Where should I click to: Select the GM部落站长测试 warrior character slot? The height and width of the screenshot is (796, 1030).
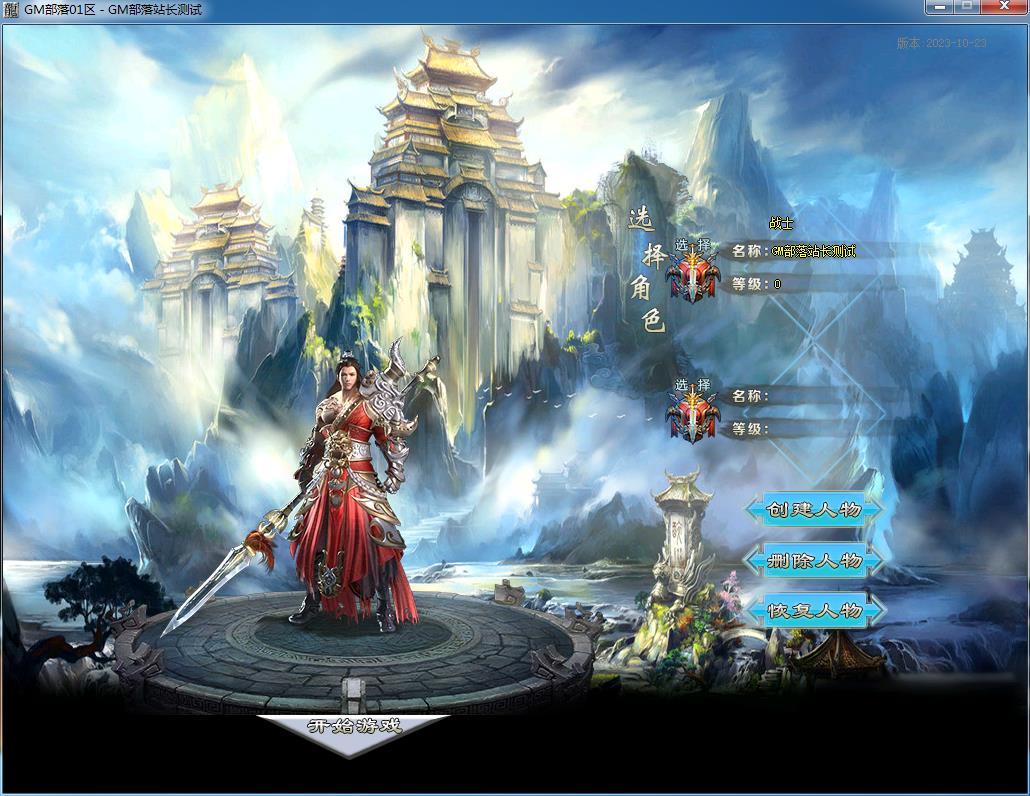click(693, 270)
